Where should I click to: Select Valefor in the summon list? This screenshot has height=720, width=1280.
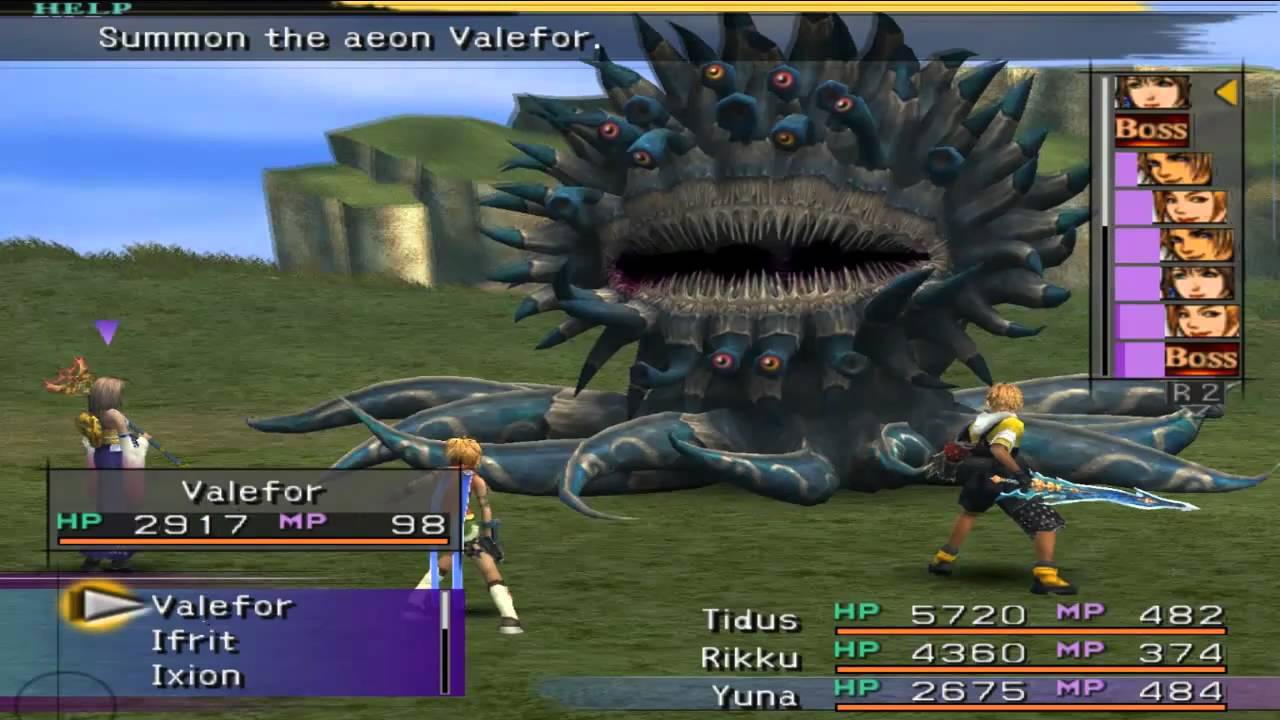[x=221, y=606]
